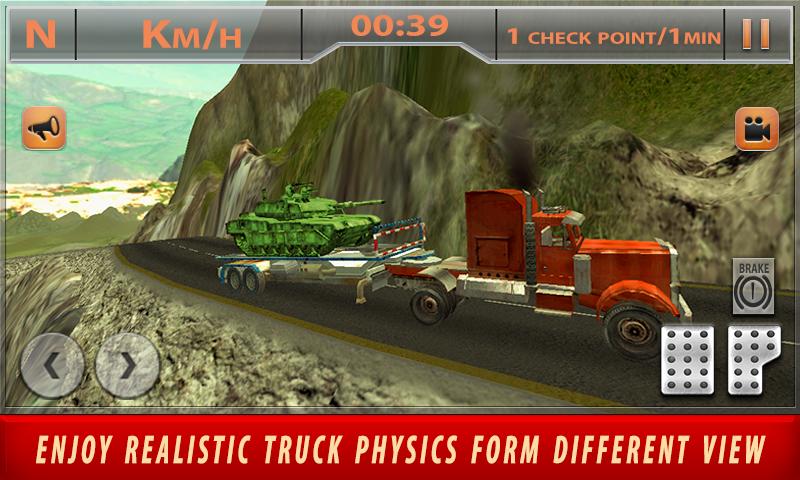Switch camera view using the camera icon

pos(756,129)
